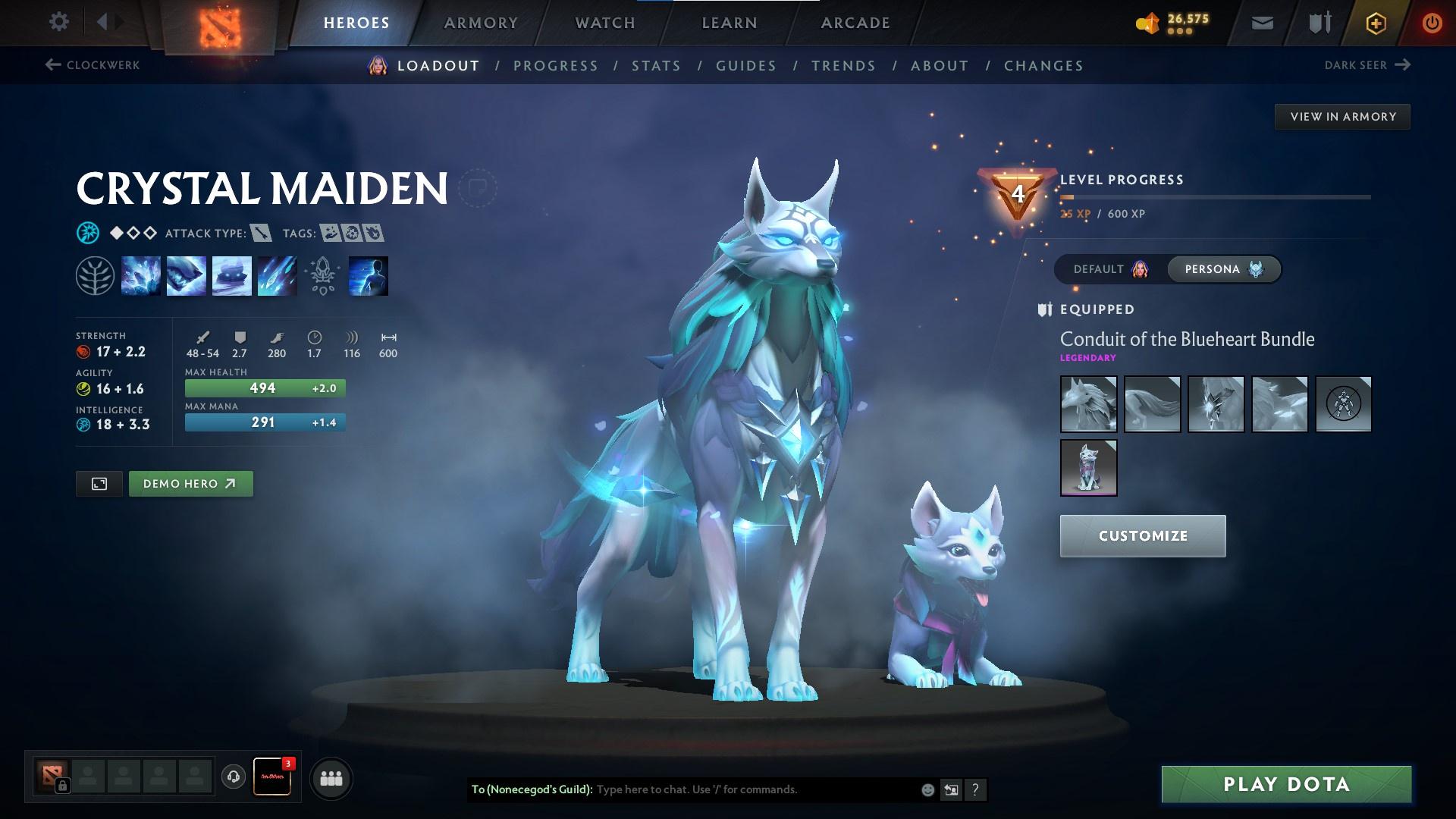The height and width of the screenshot is (819, 1456).
Task: Click VIEW IN ARMORY
Action: pyautogui.click(x=1342, y=116)
